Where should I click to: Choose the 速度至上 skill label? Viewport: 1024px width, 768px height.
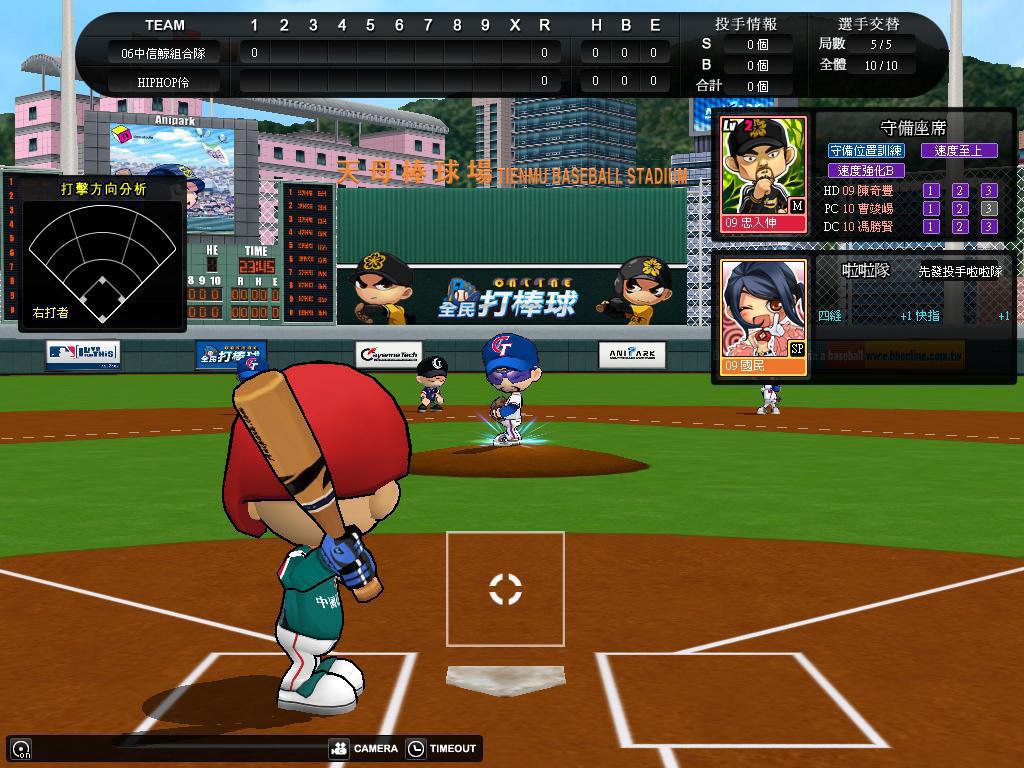click(x=959, y=150)
